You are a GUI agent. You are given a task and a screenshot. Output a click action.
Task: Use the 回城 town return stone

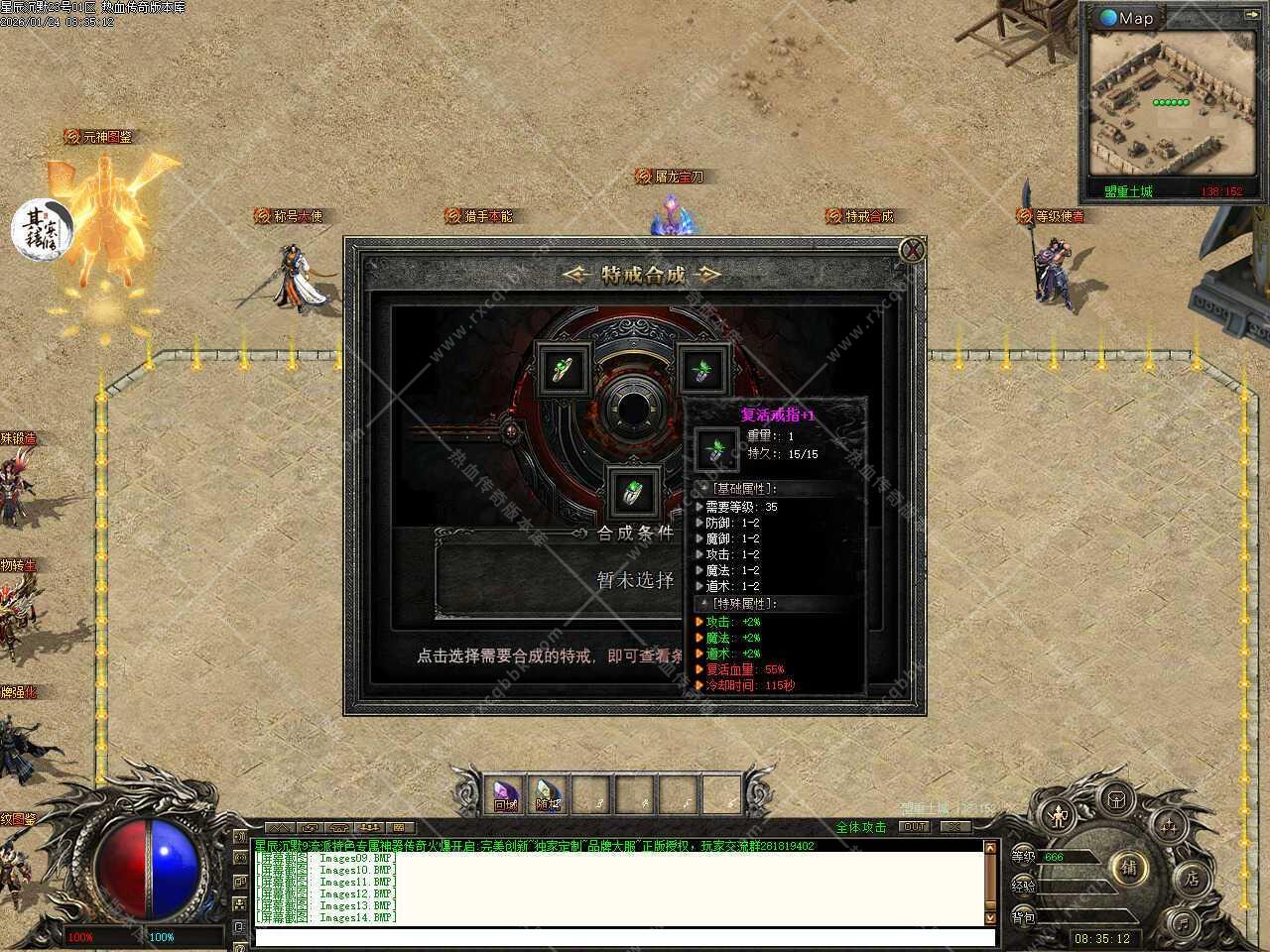pyautogui.click(x=506, y=793)
